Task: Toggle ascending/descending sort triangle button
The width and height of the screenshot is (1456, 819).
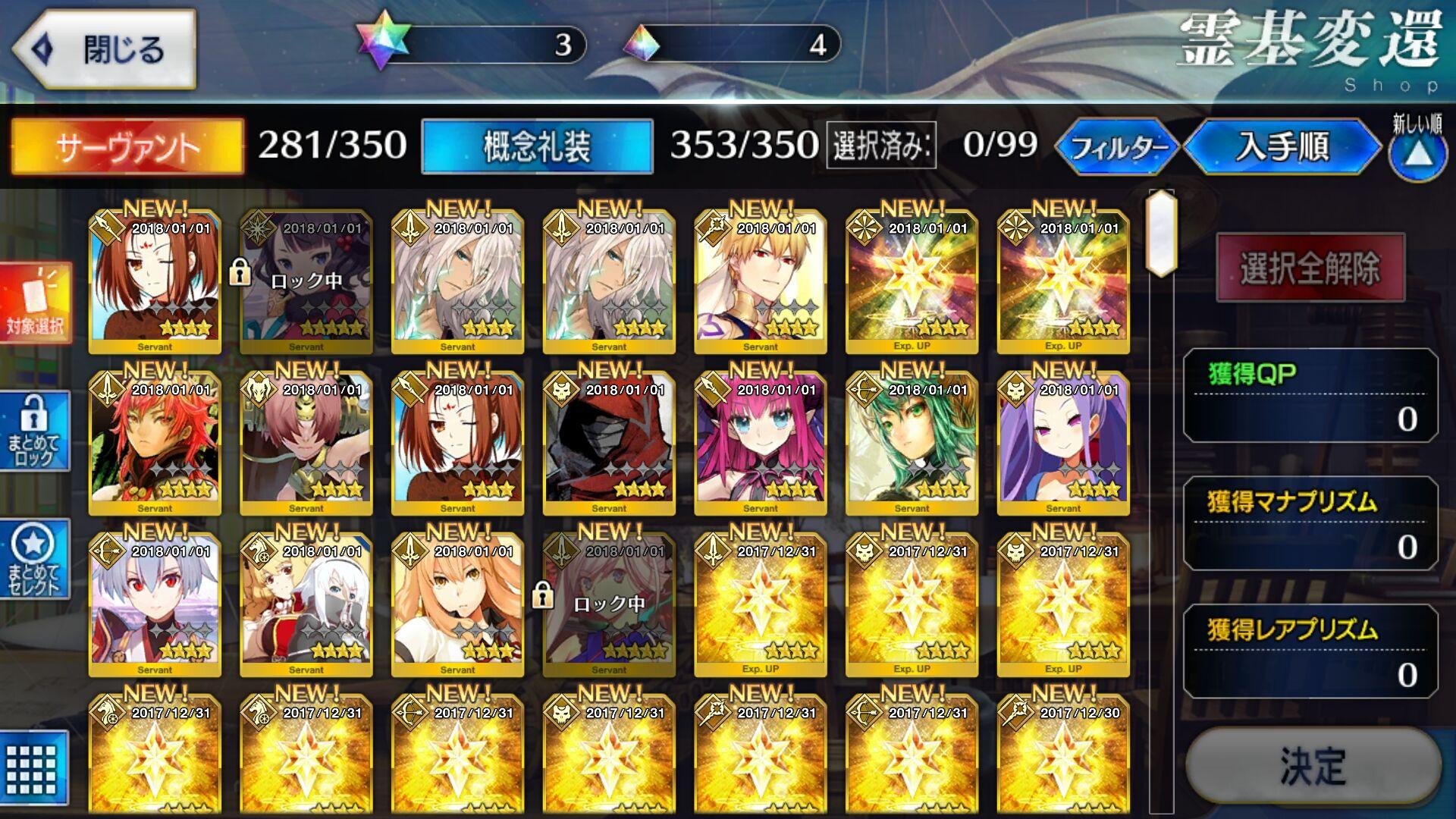Action: tap(1417, 155)
